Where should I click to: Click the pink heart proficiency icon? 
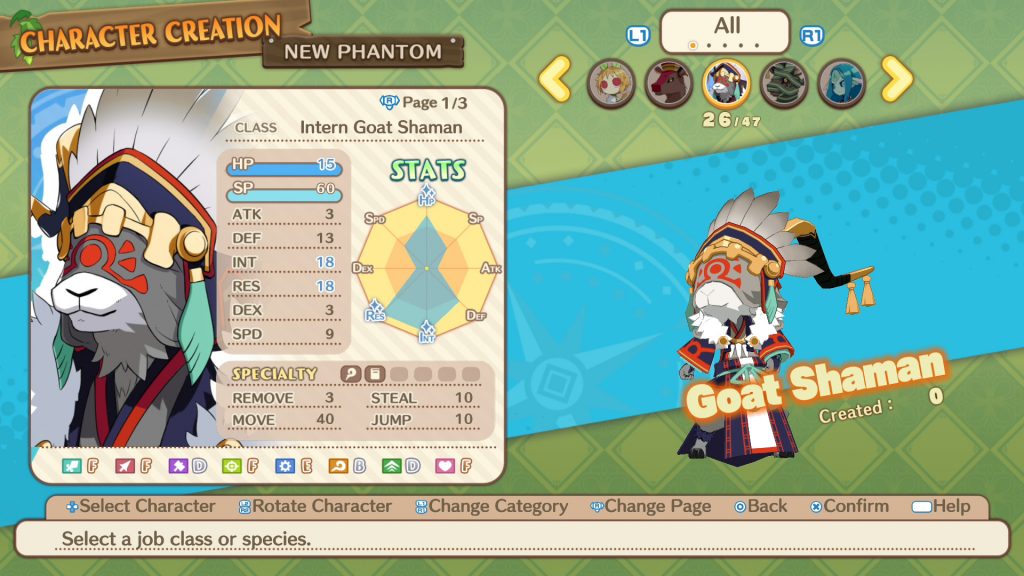pyautogui.click(x=443, y=466)
